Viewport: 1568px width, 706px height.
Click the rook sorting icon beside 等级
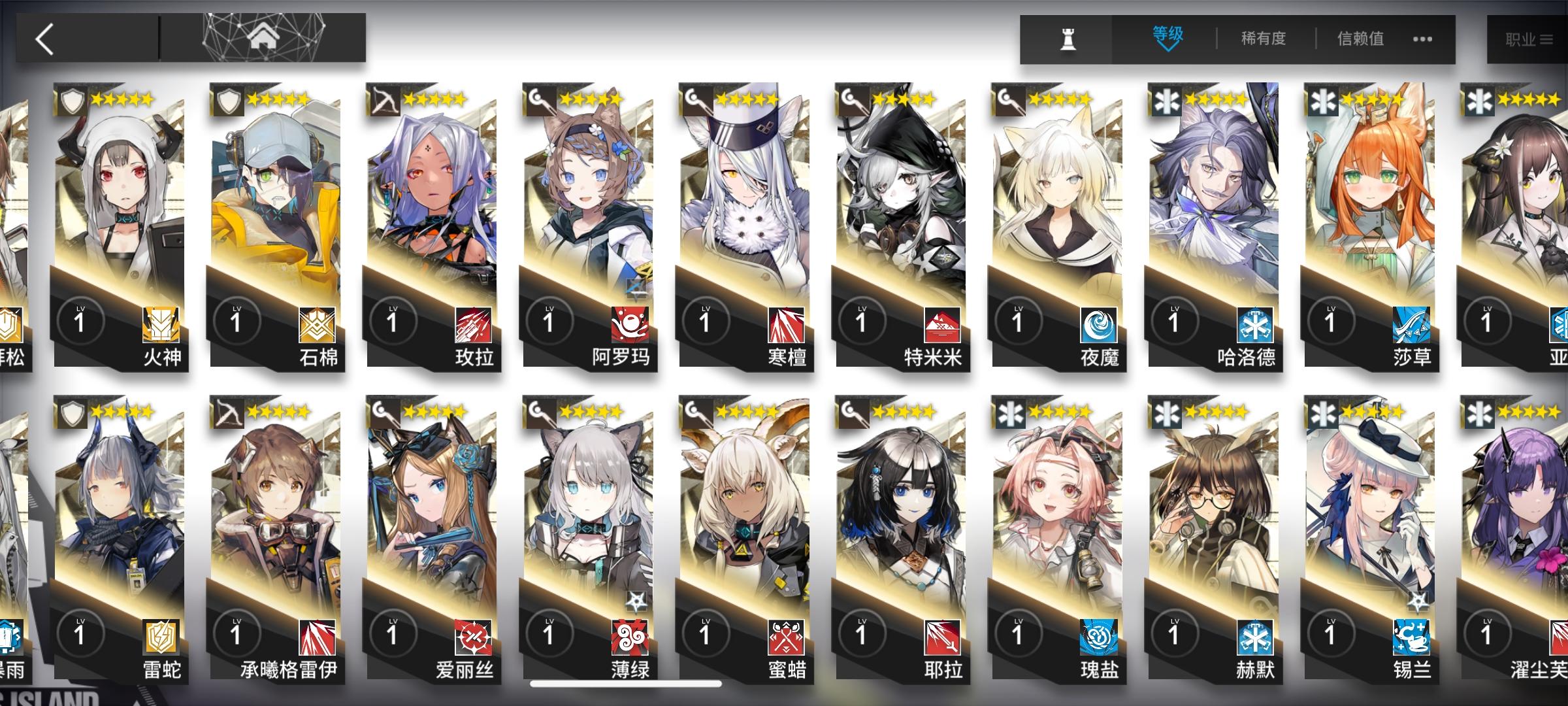point(1068,39)
